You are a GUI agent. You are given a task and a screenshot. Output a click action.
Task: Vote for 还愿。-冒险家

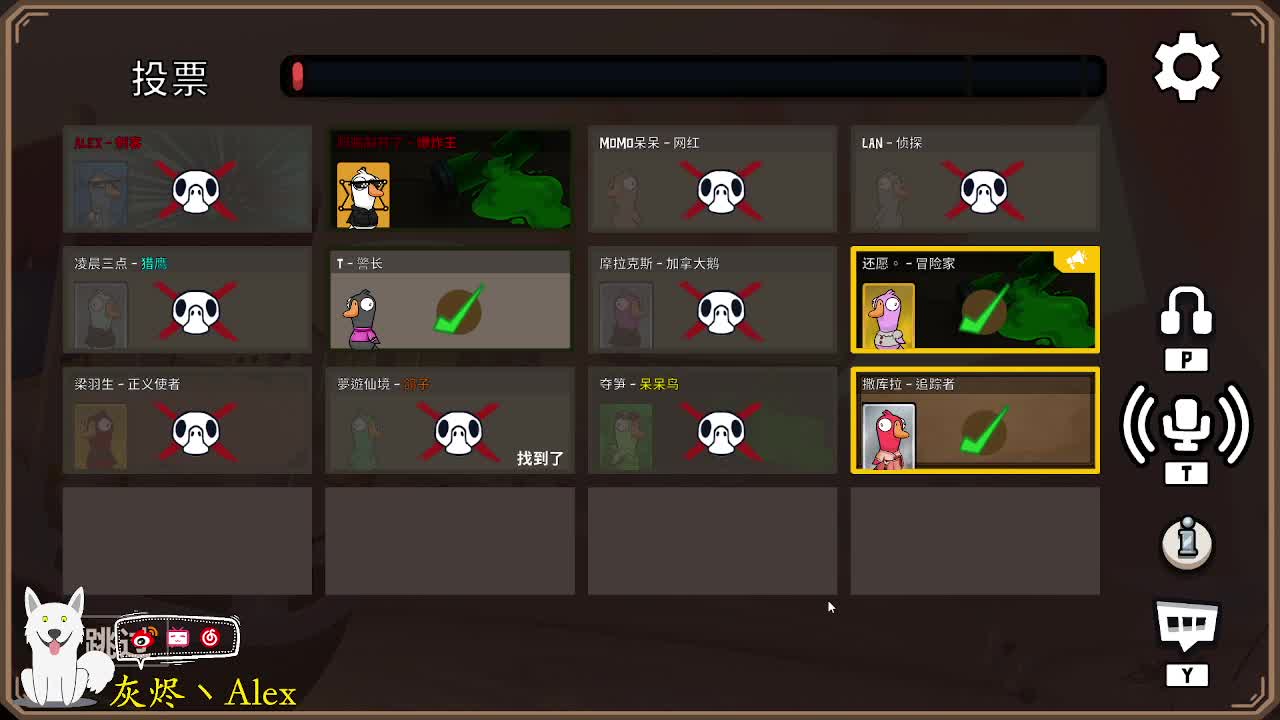(975, 300)
